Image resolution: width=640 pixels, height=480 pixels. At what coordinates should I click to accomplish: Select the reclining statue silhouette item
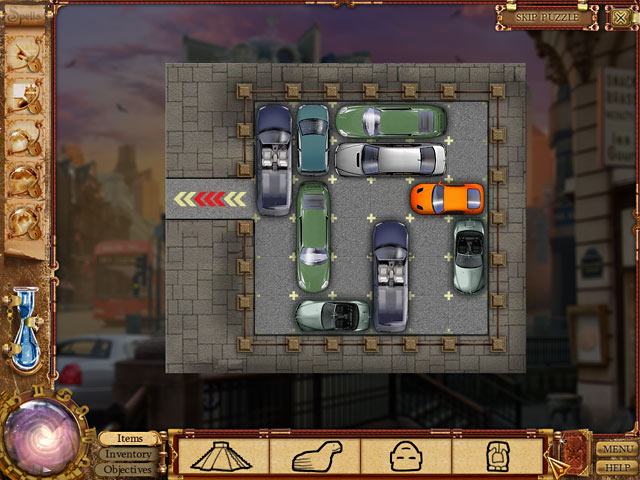316,455
